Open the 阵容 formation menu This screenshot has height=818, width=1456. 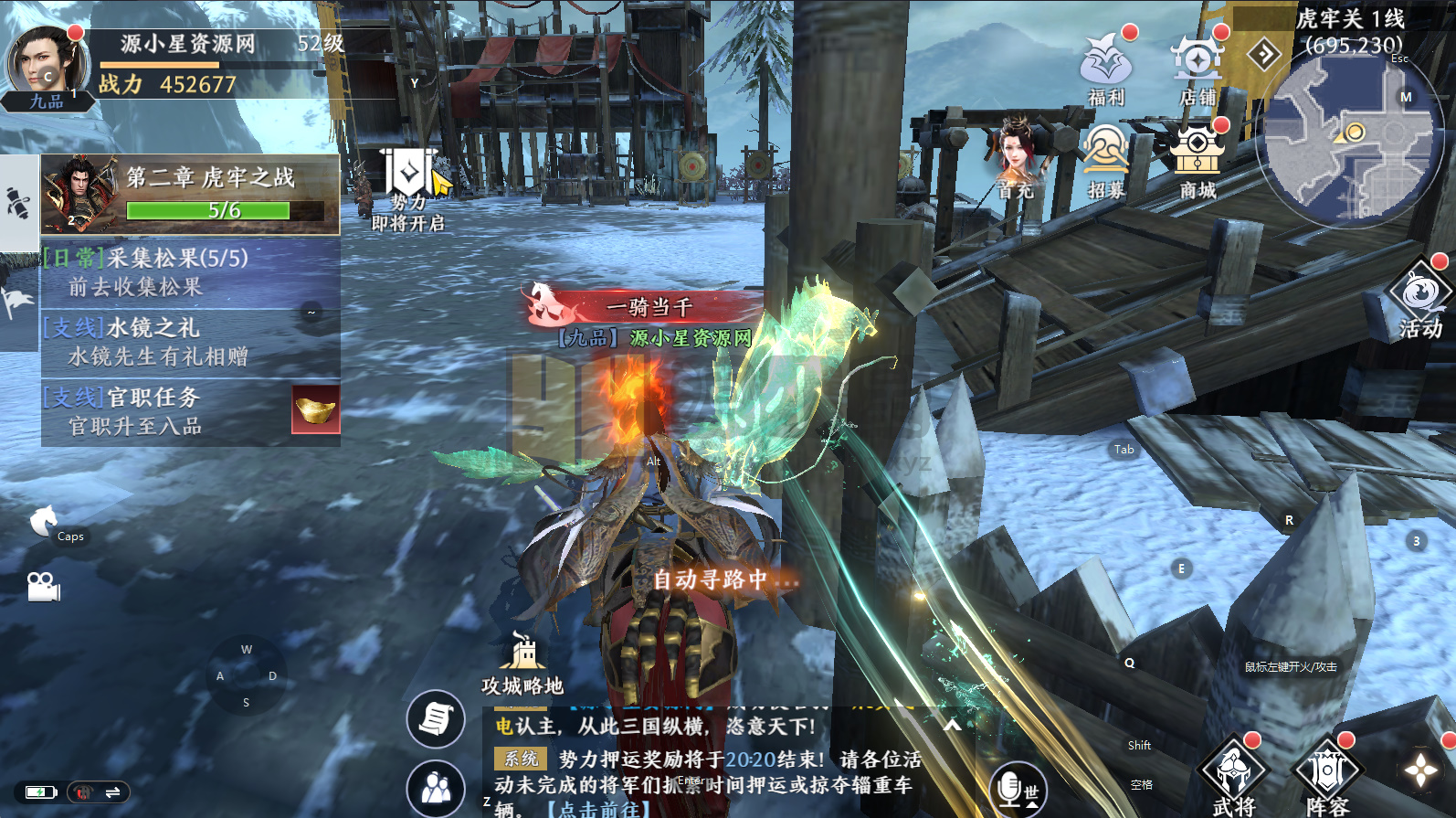(1327, 774)
